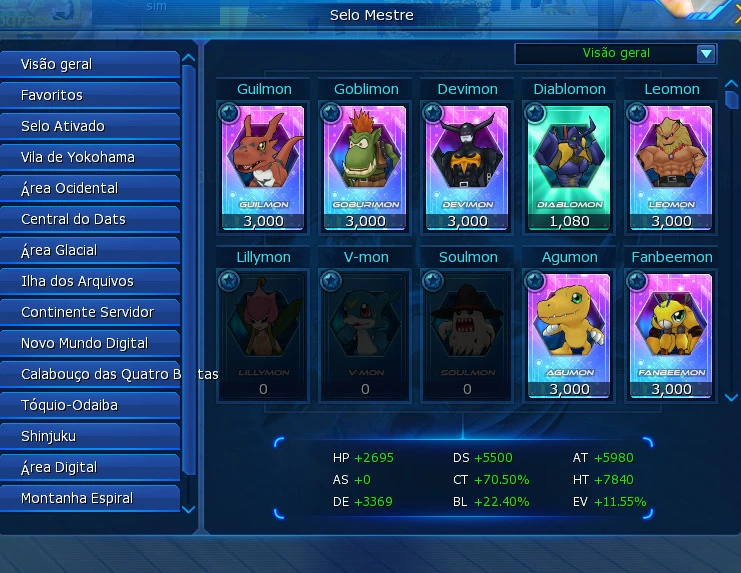Open the Visão geral category
Screen dimensions: 741x573
[x=90, y=64]
